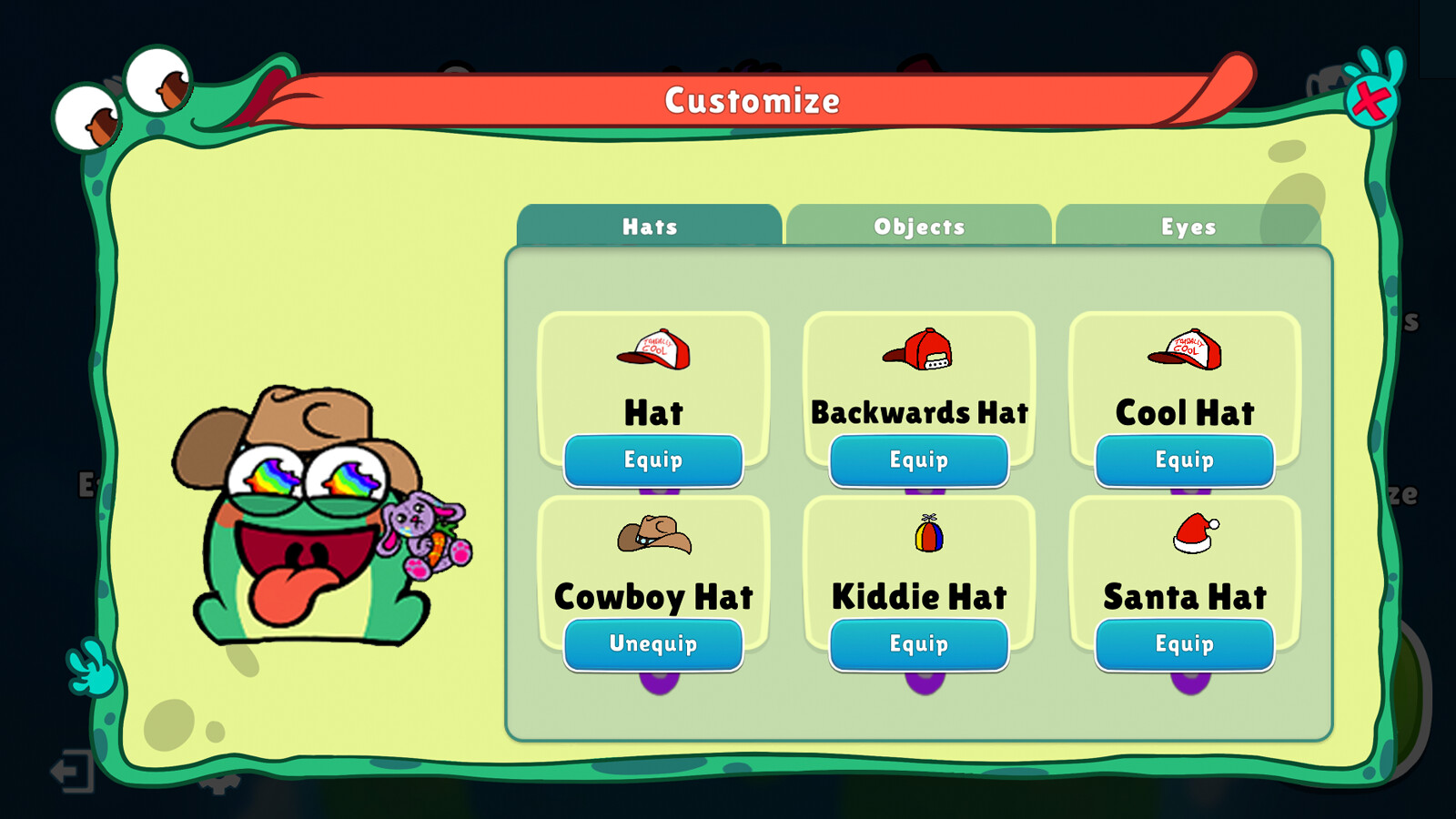Click the brown Cowboy Hat icon
Screen dimensions: 1456x819
pos(654,537)
